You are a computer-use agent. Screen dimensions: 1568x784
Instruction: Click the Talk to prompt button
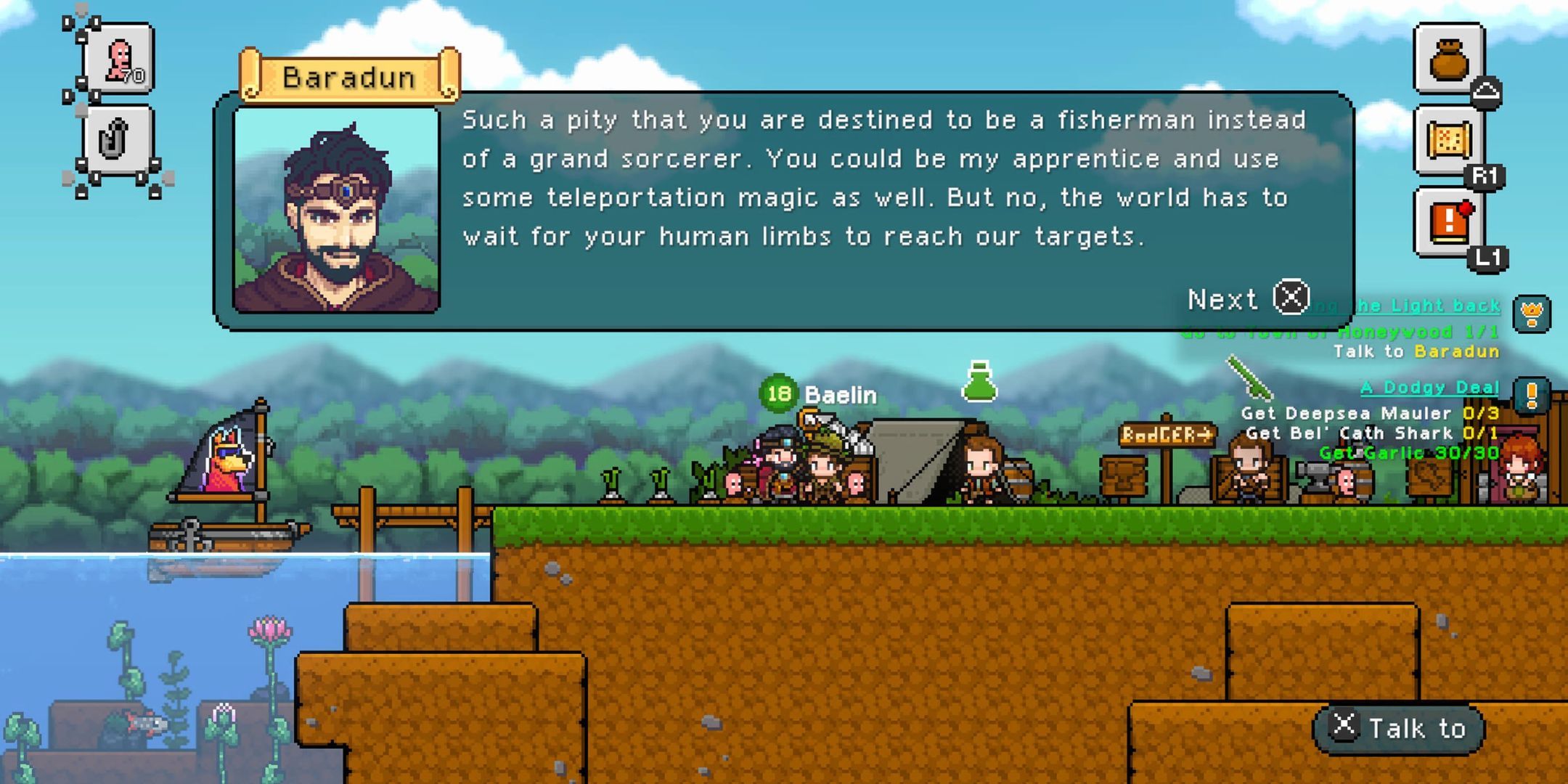[x=1398, y=727]
